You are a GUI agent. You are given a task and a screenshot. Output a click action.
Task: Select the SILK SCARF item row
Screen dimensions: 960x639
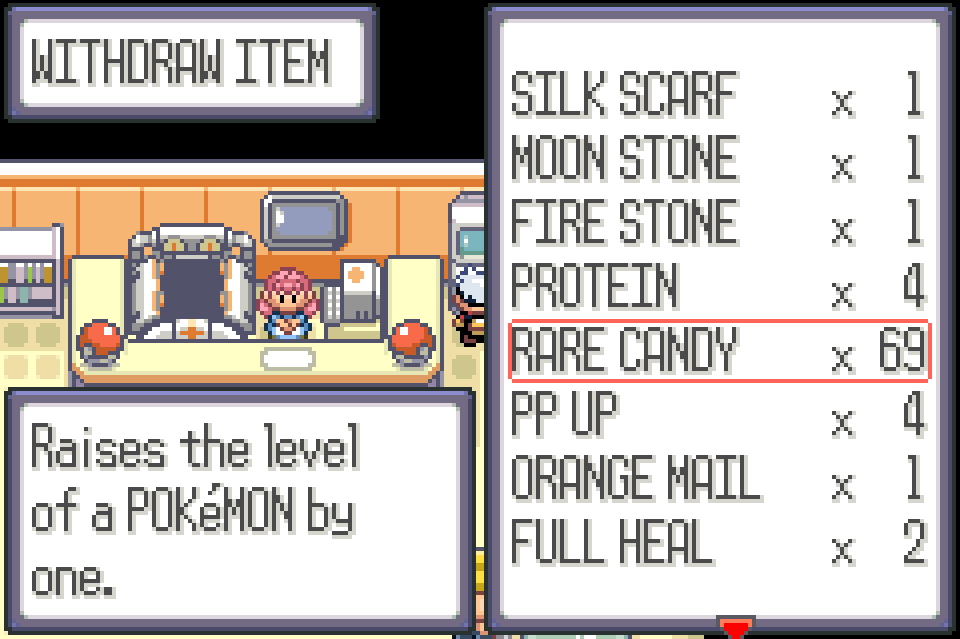(718, 97)
